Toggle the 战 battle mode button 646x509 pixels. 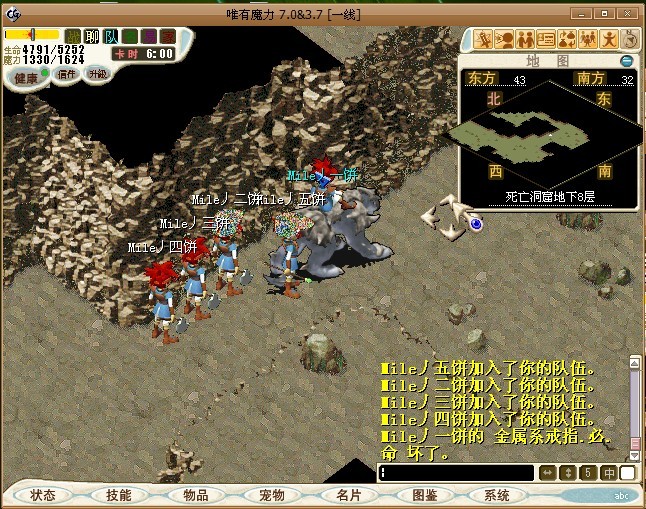(73, 36)
